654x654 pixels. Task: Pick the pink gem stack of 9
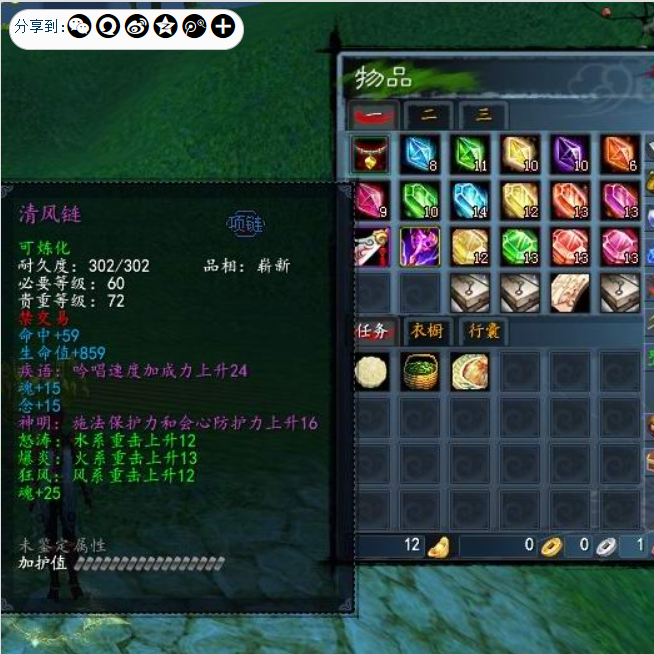coord(371,200)
